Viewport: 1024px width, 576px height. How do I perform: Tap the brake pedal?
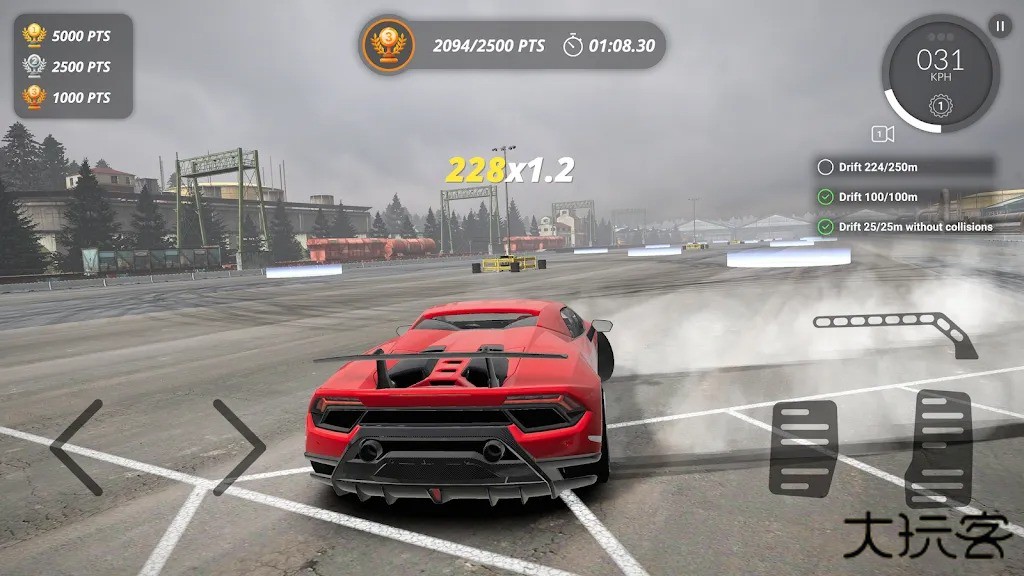(803, 448)
